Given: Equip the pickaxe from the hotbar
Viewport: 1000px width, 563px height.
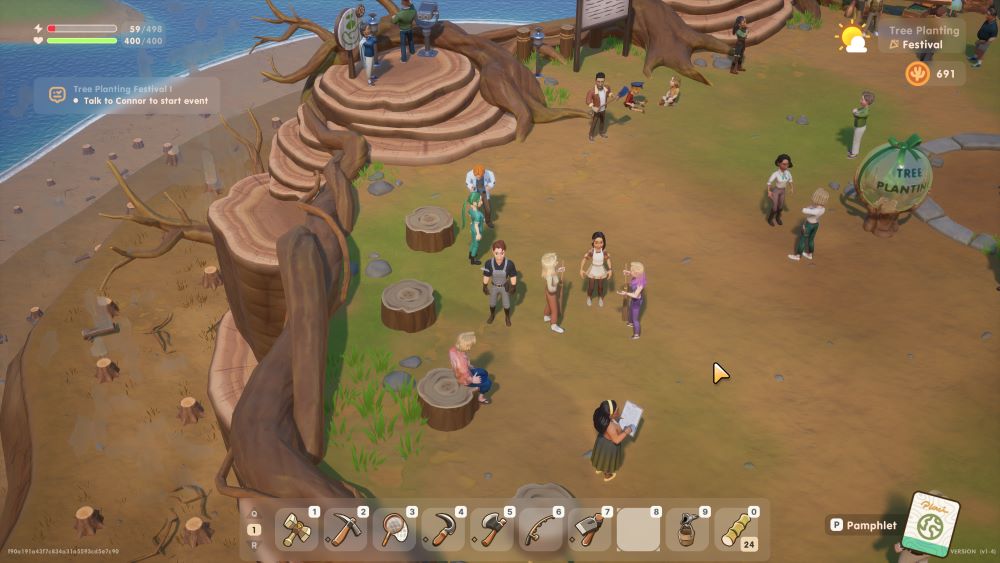Looking at the screenshot, I should (345, 530).
